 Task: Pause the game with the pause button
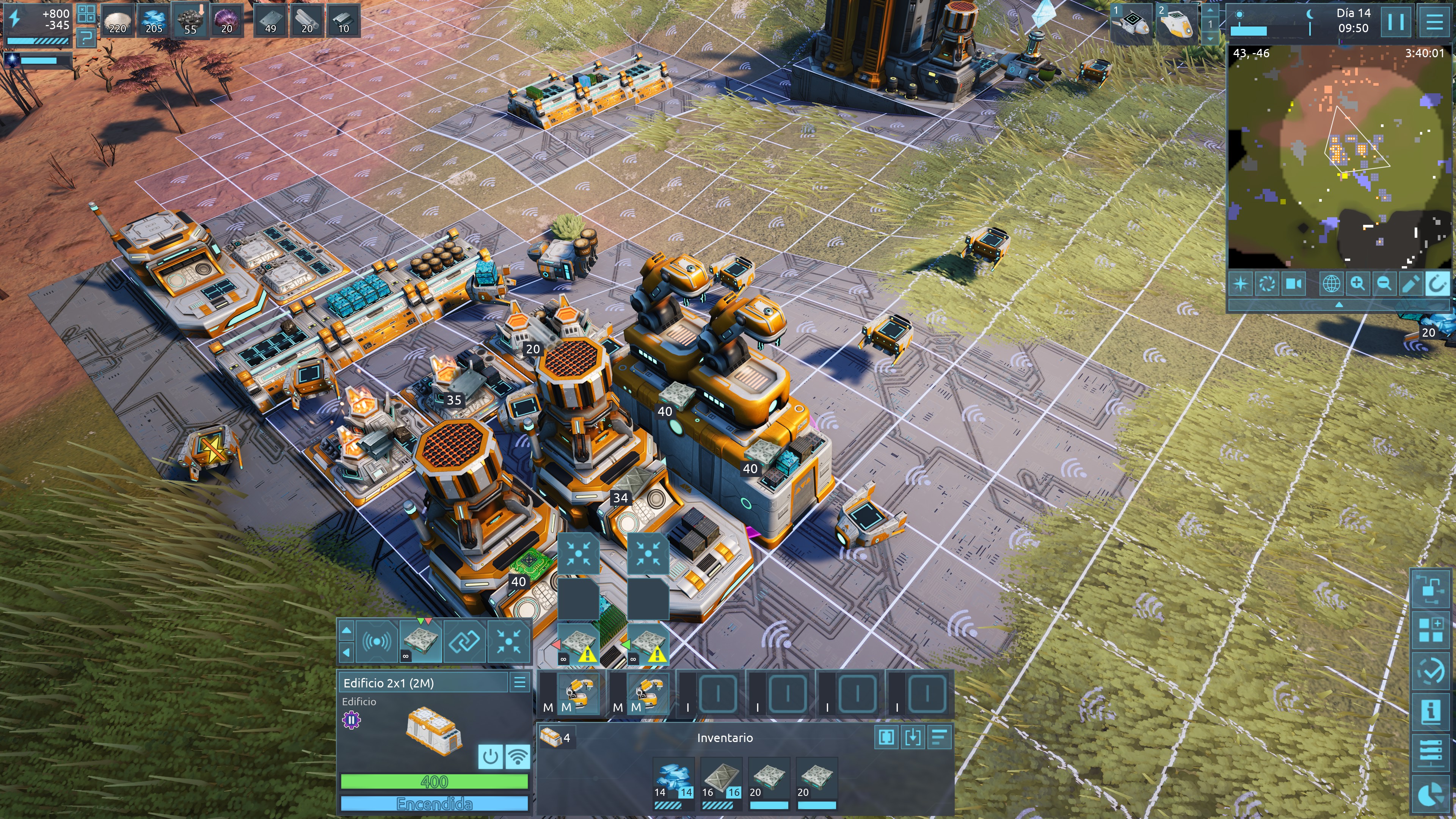tap(1395, 22)
